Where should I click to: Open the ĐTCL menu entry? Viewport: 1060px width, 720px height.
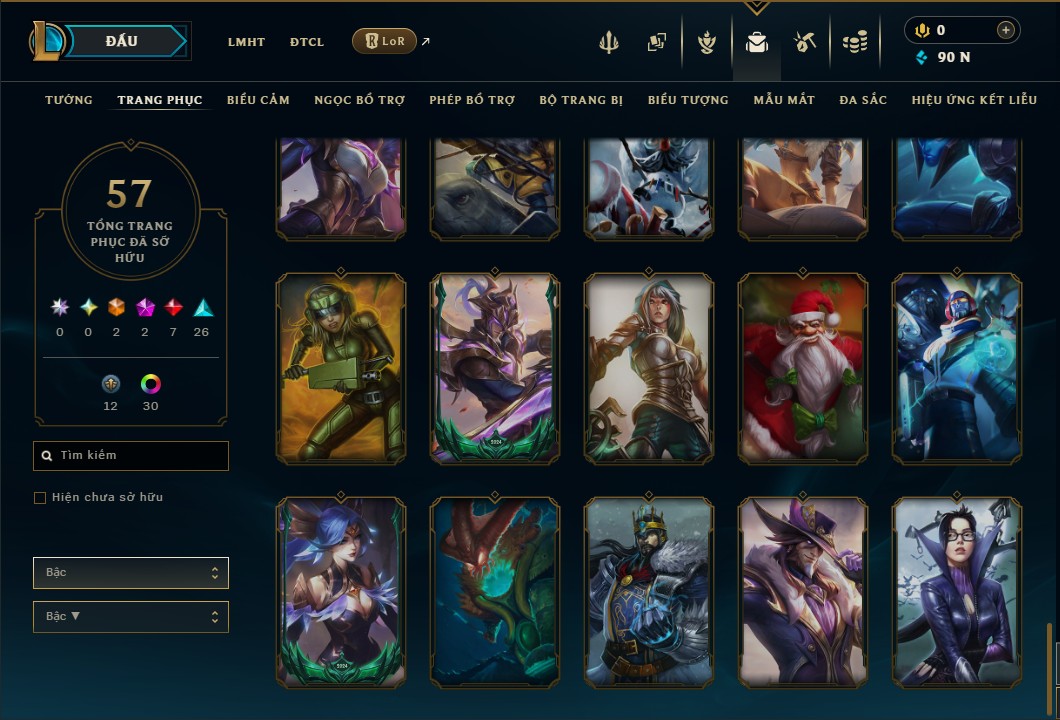307,42
